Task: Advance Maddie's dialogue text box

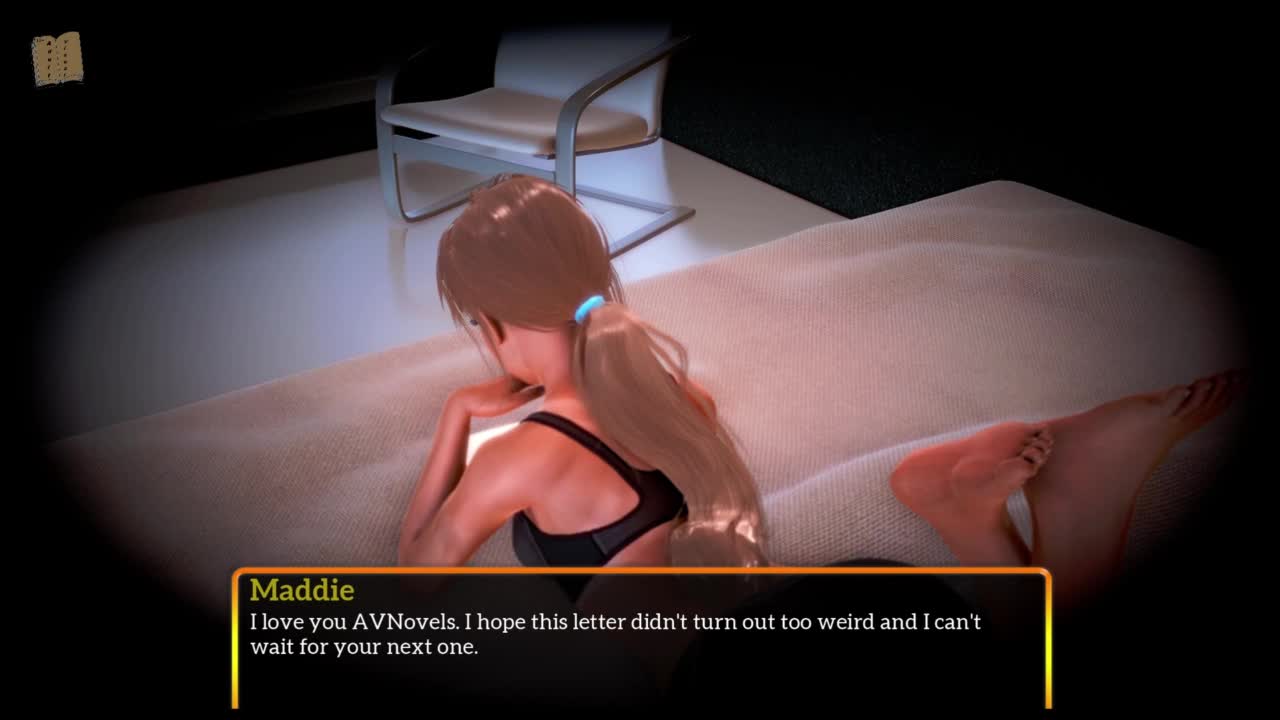Action: [x=641, y=638]
